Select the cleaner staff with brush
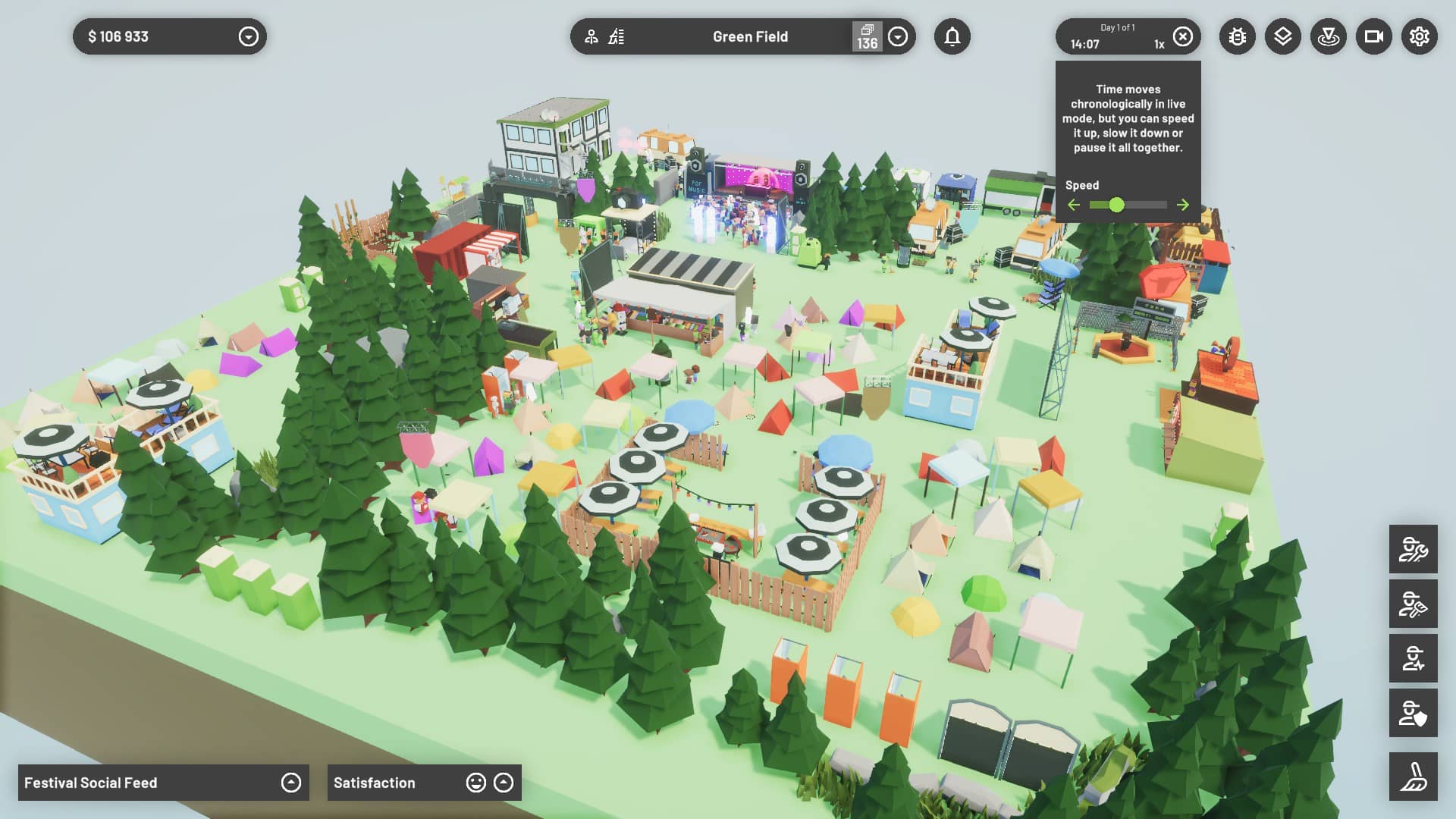 coord(1414,604)
